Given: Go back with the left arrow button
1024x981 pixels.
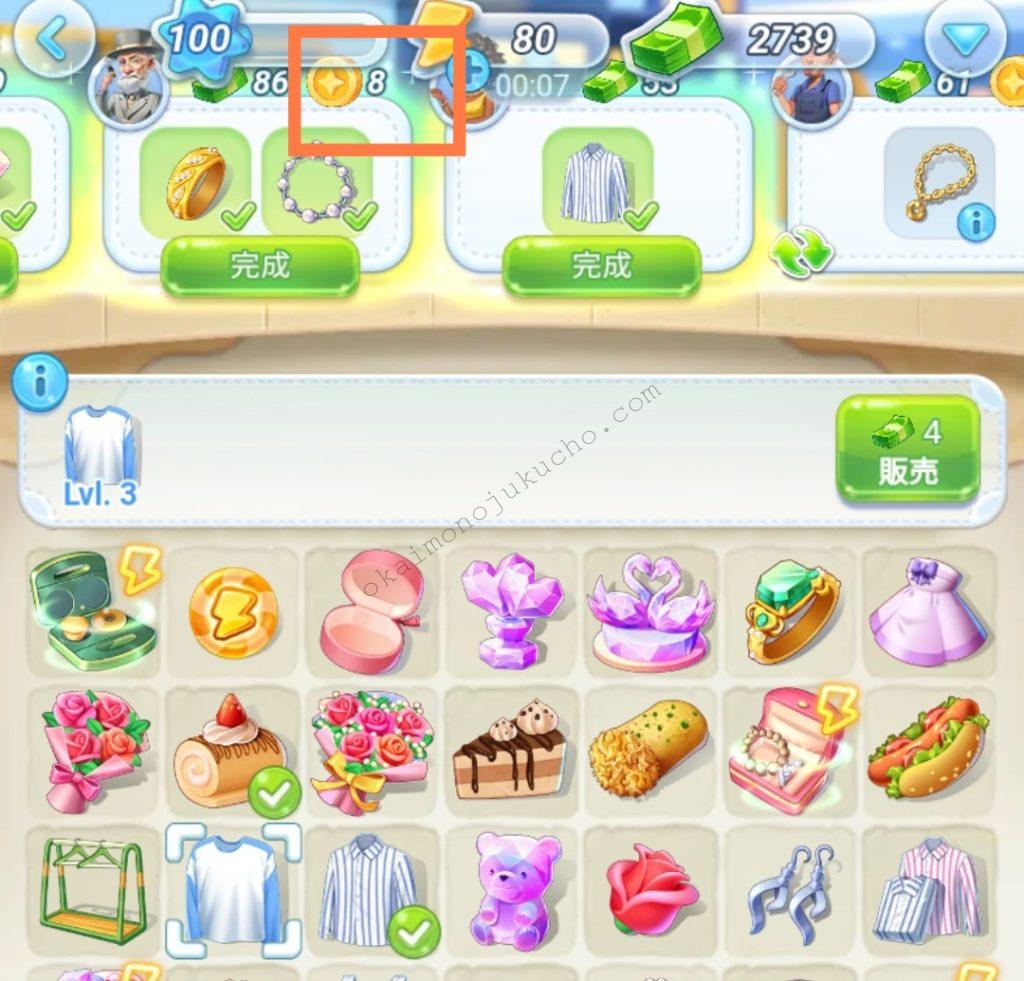Looking at the screenshot, I should coord(52,38).
